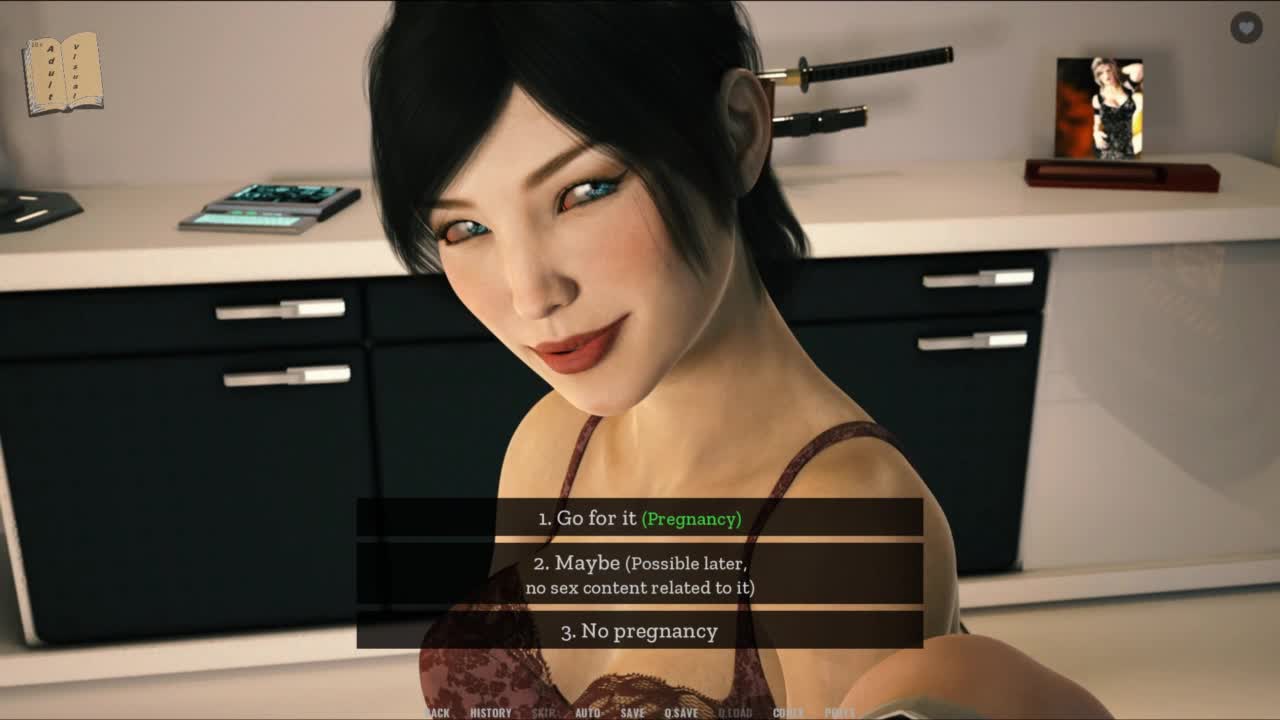Click the heart icon in the corner
This screenshot has height=720, width=1280.
click(1245, 28)
